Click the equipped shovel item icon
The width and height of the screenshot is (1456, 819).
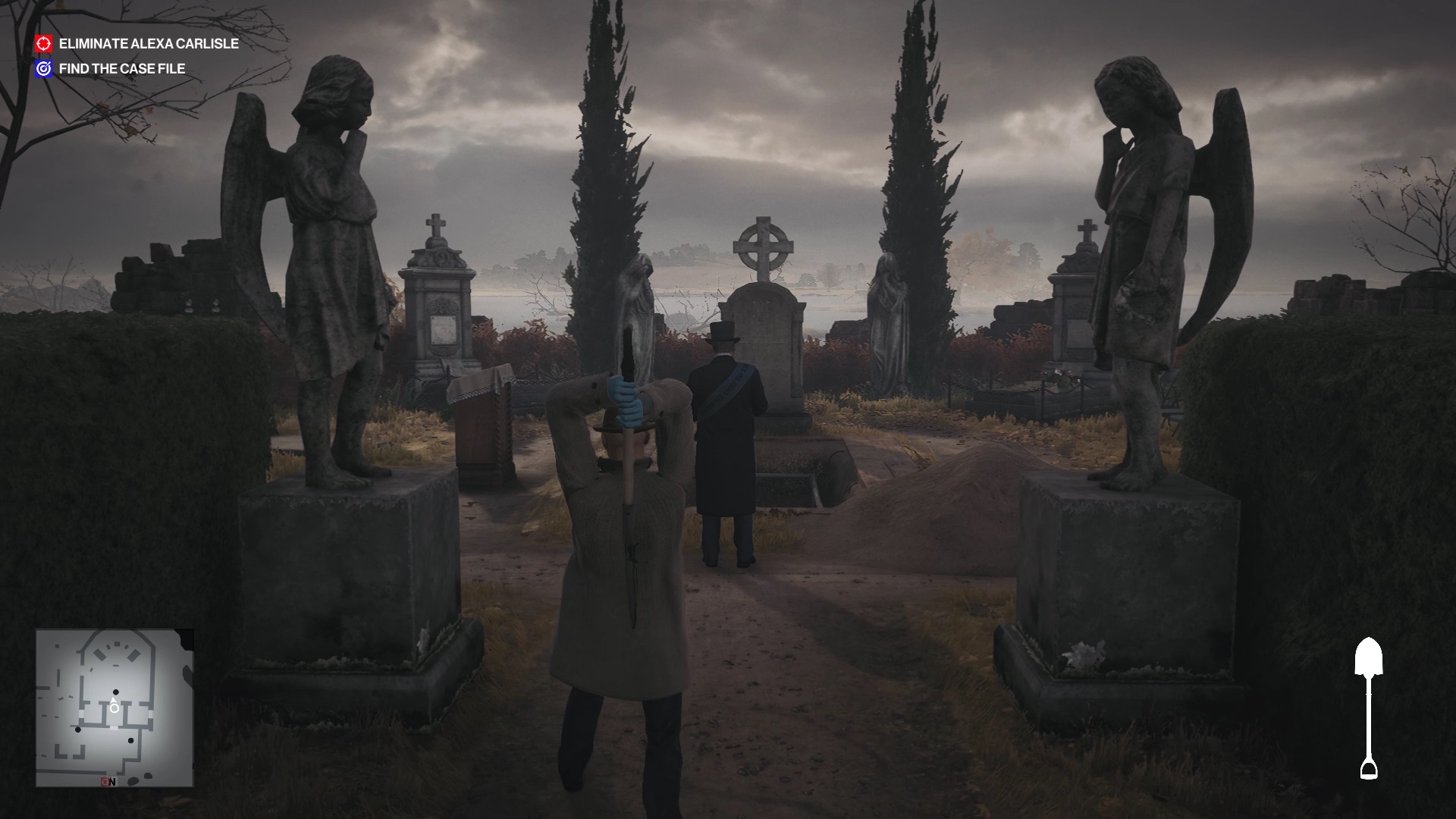1369,708
